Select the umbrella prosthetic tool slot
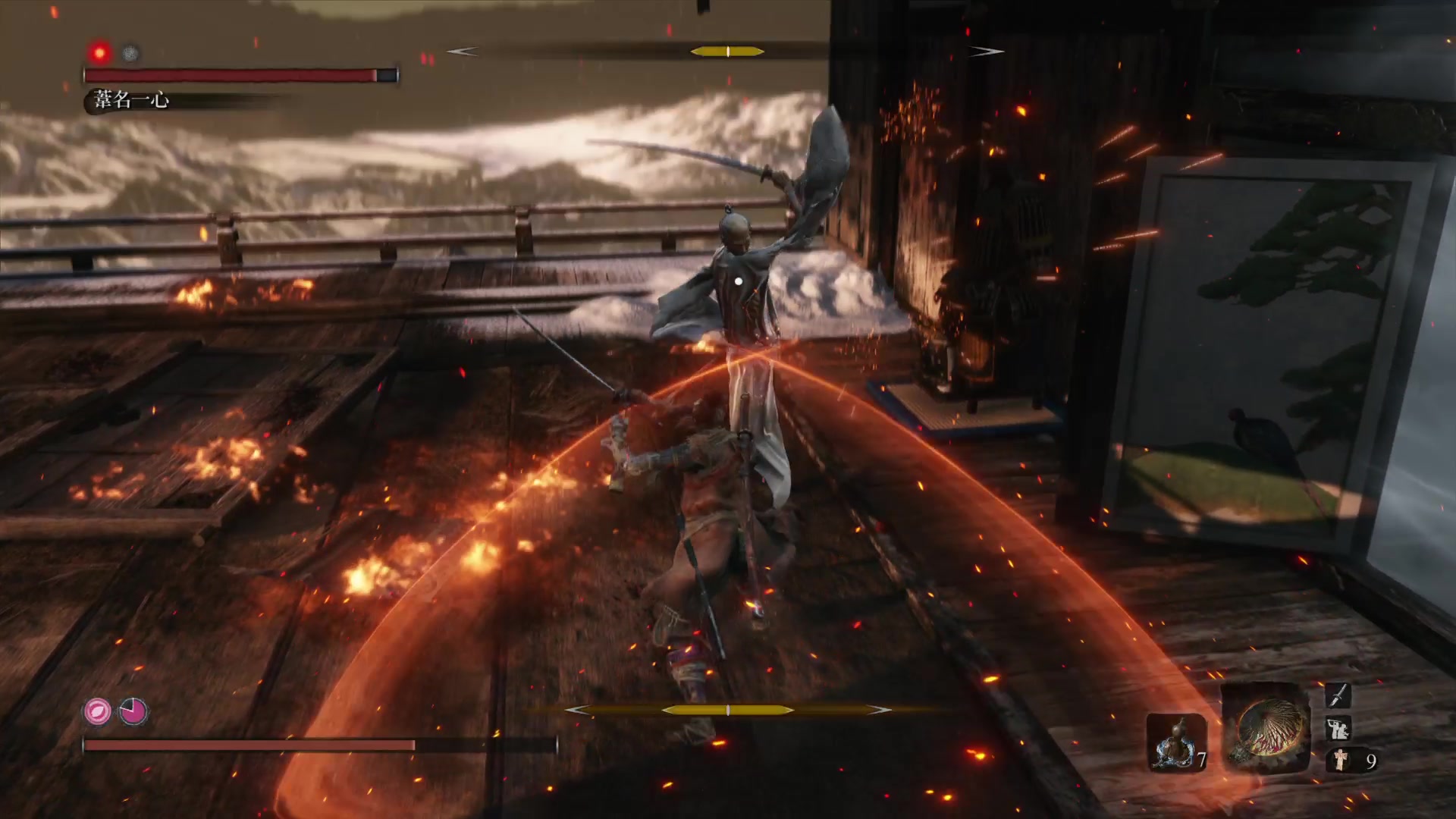Viewport: 1456px width, 819px height. click(x=1266, y=728)
